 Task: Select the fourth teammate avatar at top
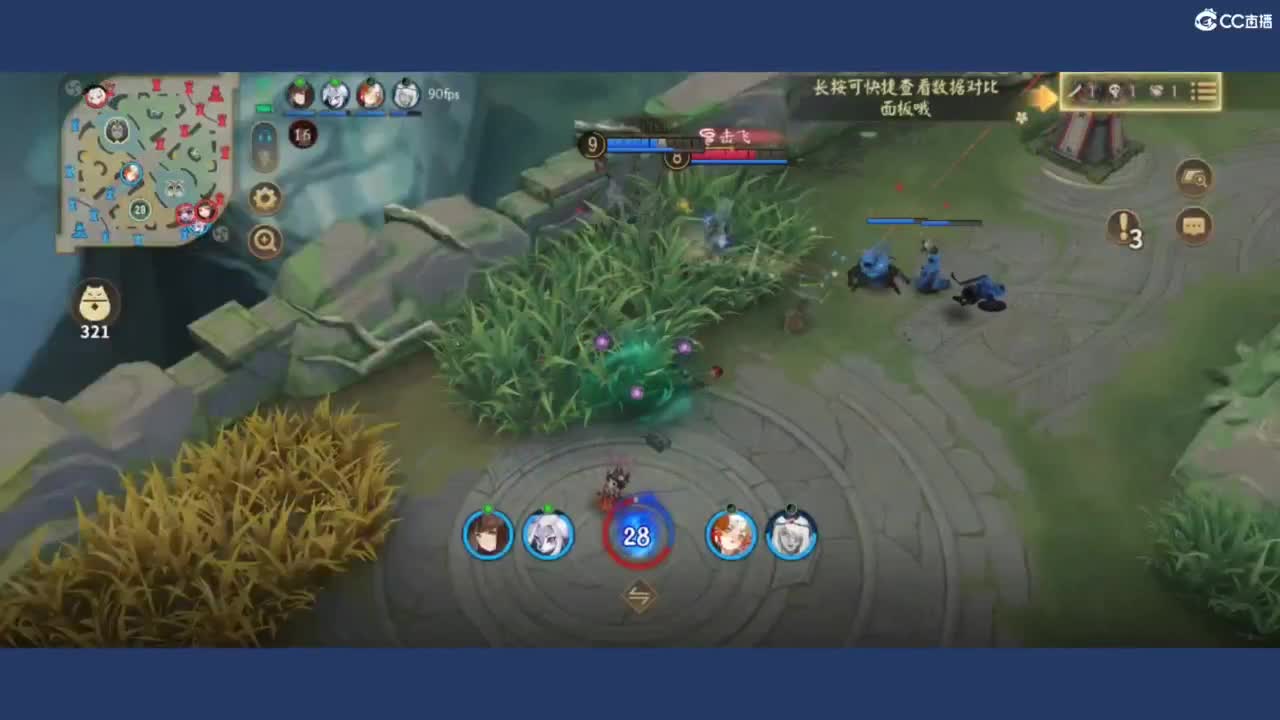tap(404, 96)
